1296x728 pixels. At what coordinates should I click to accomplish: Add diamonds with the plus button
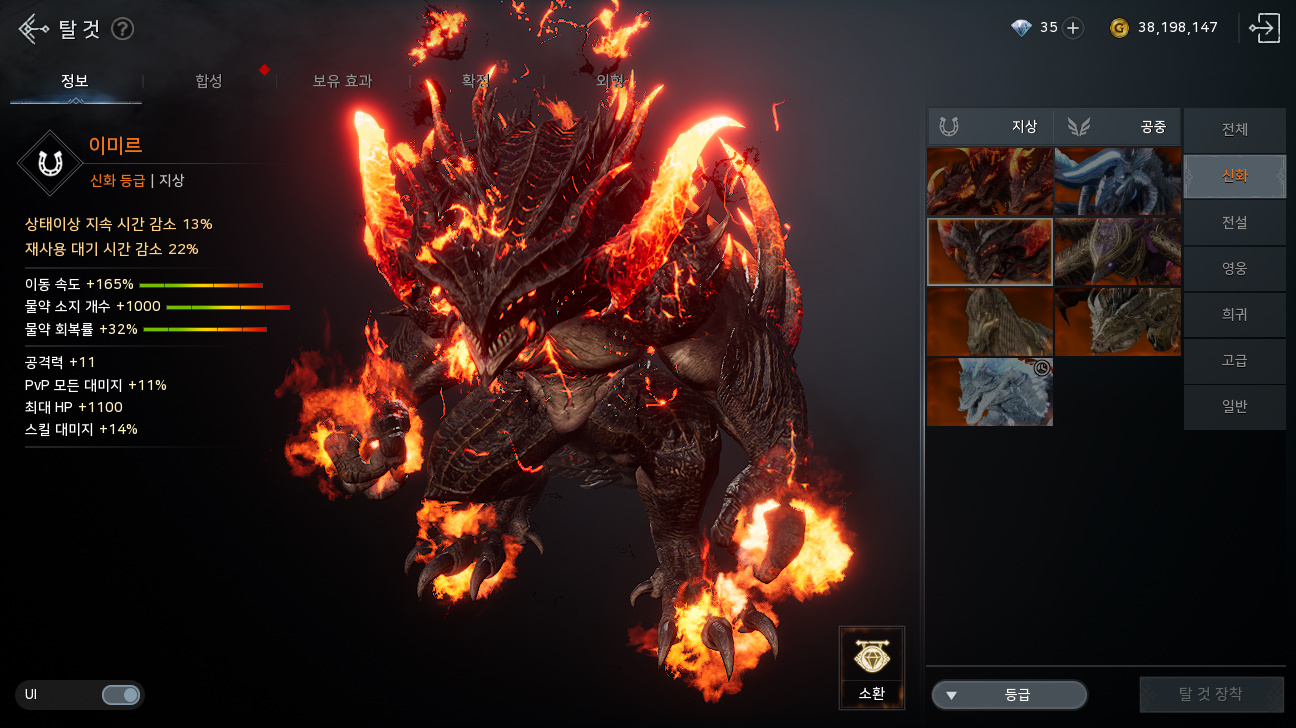pos(1073,28)
